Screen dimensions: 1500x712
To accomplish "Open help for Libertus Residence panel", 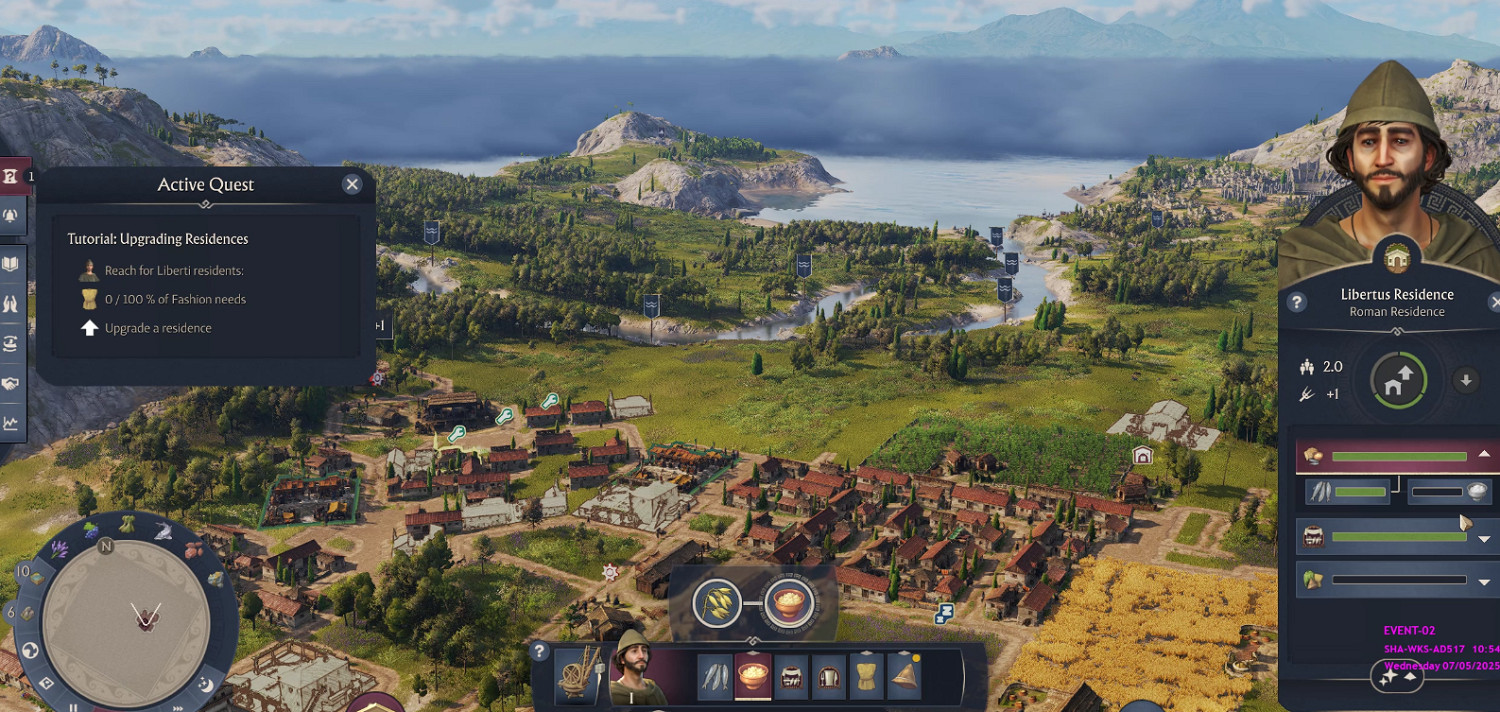I will pyautogui.click(x=1296, y=302).
